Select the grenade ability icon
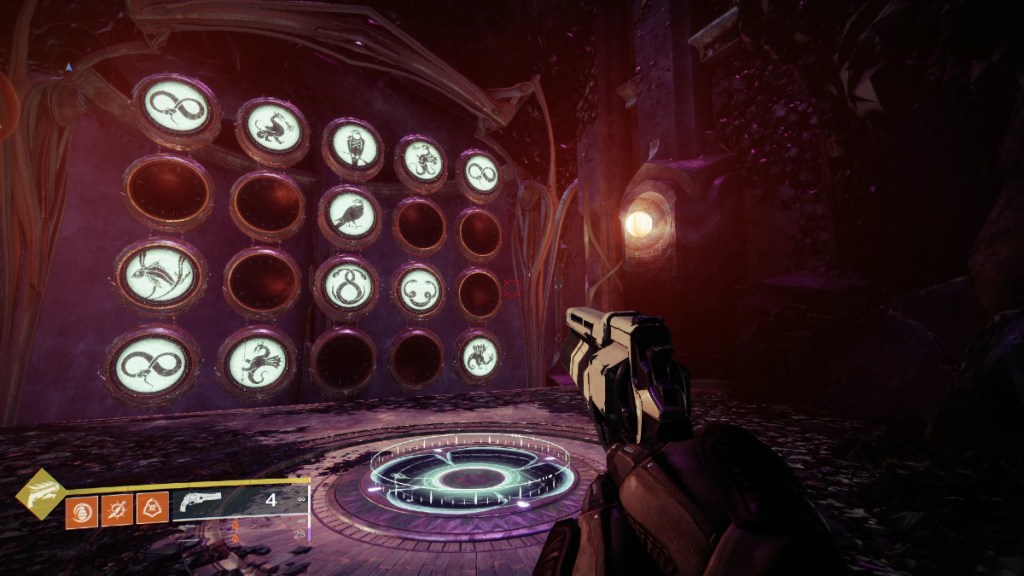 [81, 509]
